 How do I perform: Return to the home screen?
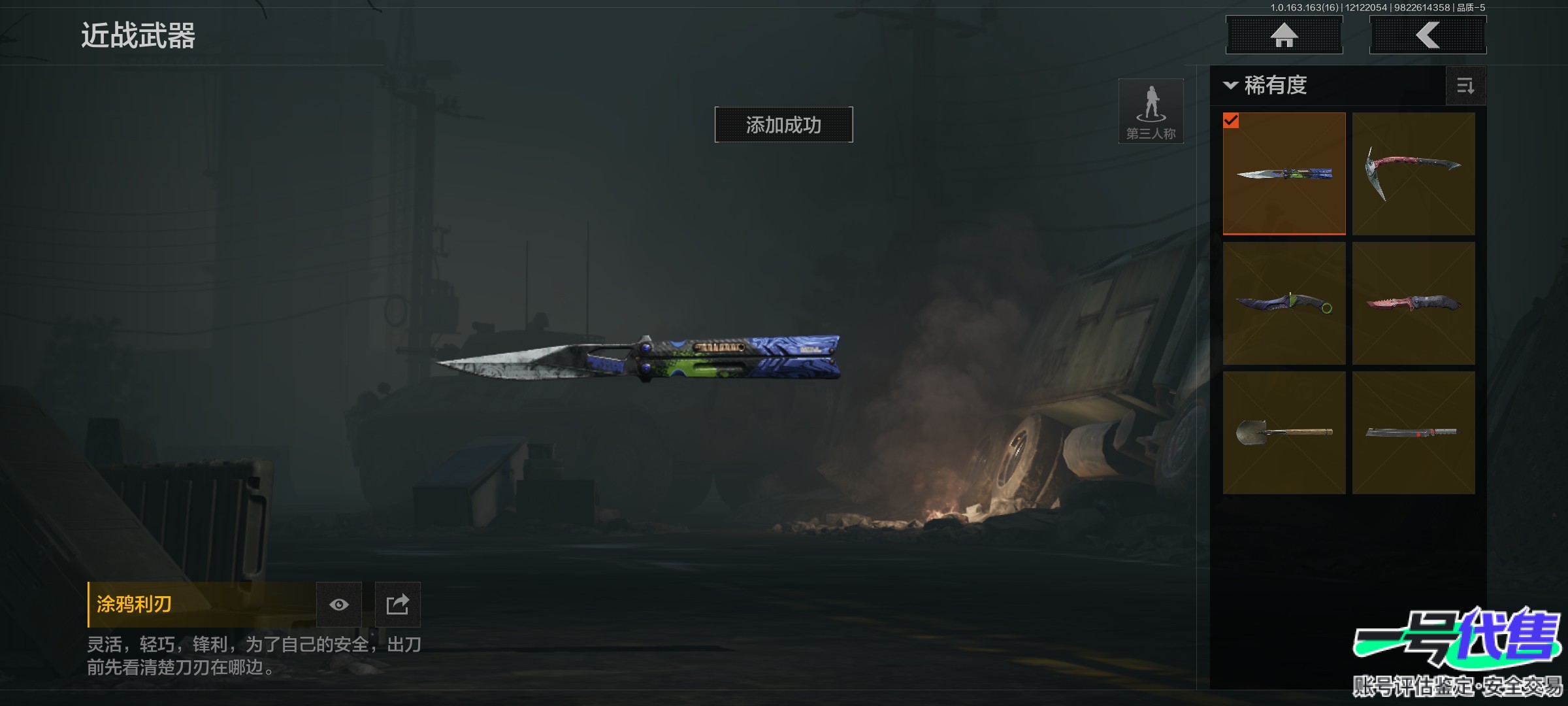pyautogui.click(x=1284, y=35)
